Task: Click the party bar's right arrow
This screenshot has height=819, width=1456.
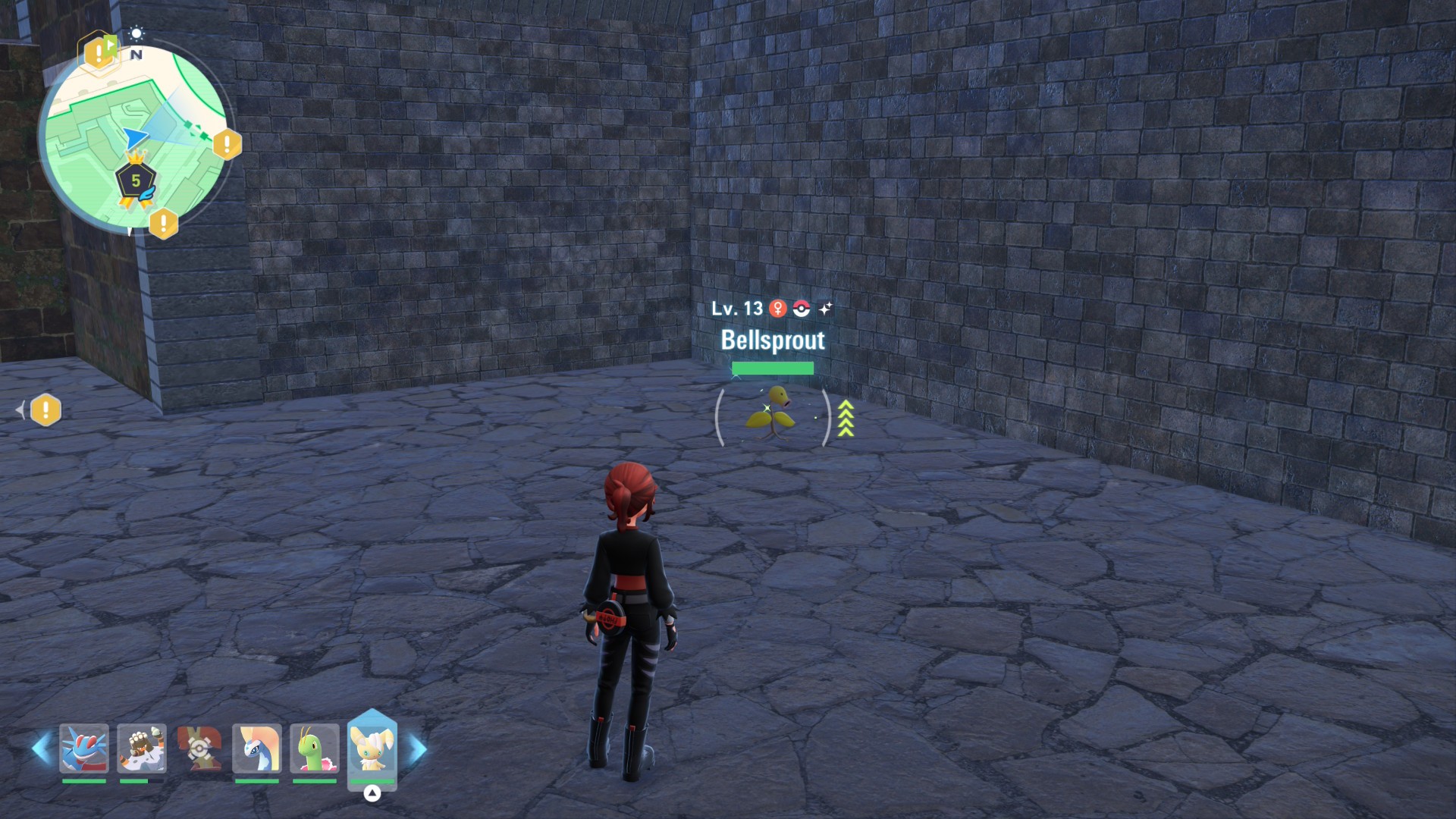Action: coord(418,748)
